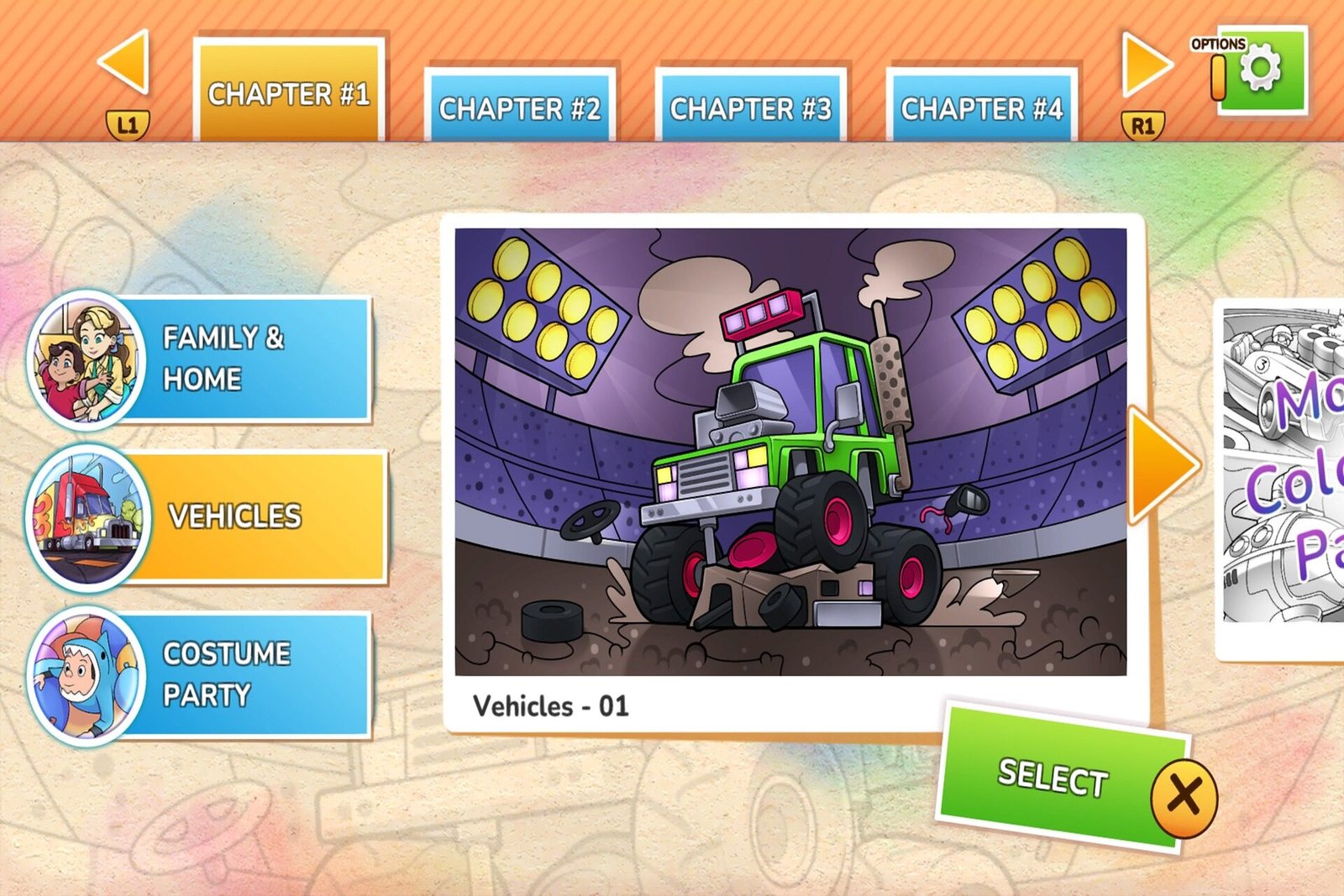Switch to the CHAPTER #2 tab
This screenshot has width=1344, height=896.
click(521, 107)
